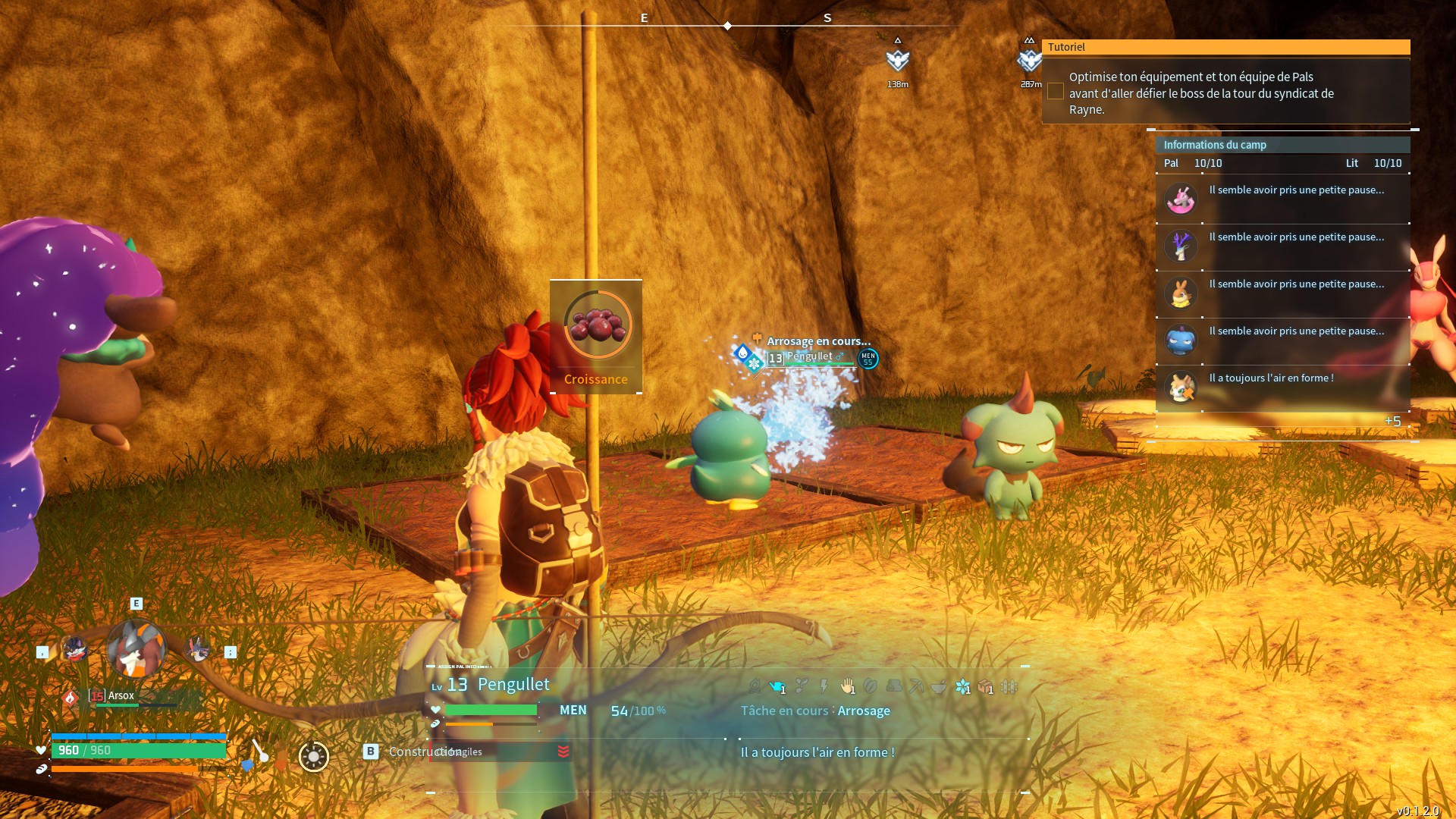Click the row saying "Il a toujours l'air en forme"
This screenshot has height=819, width=1456.
pos(1282,387)
